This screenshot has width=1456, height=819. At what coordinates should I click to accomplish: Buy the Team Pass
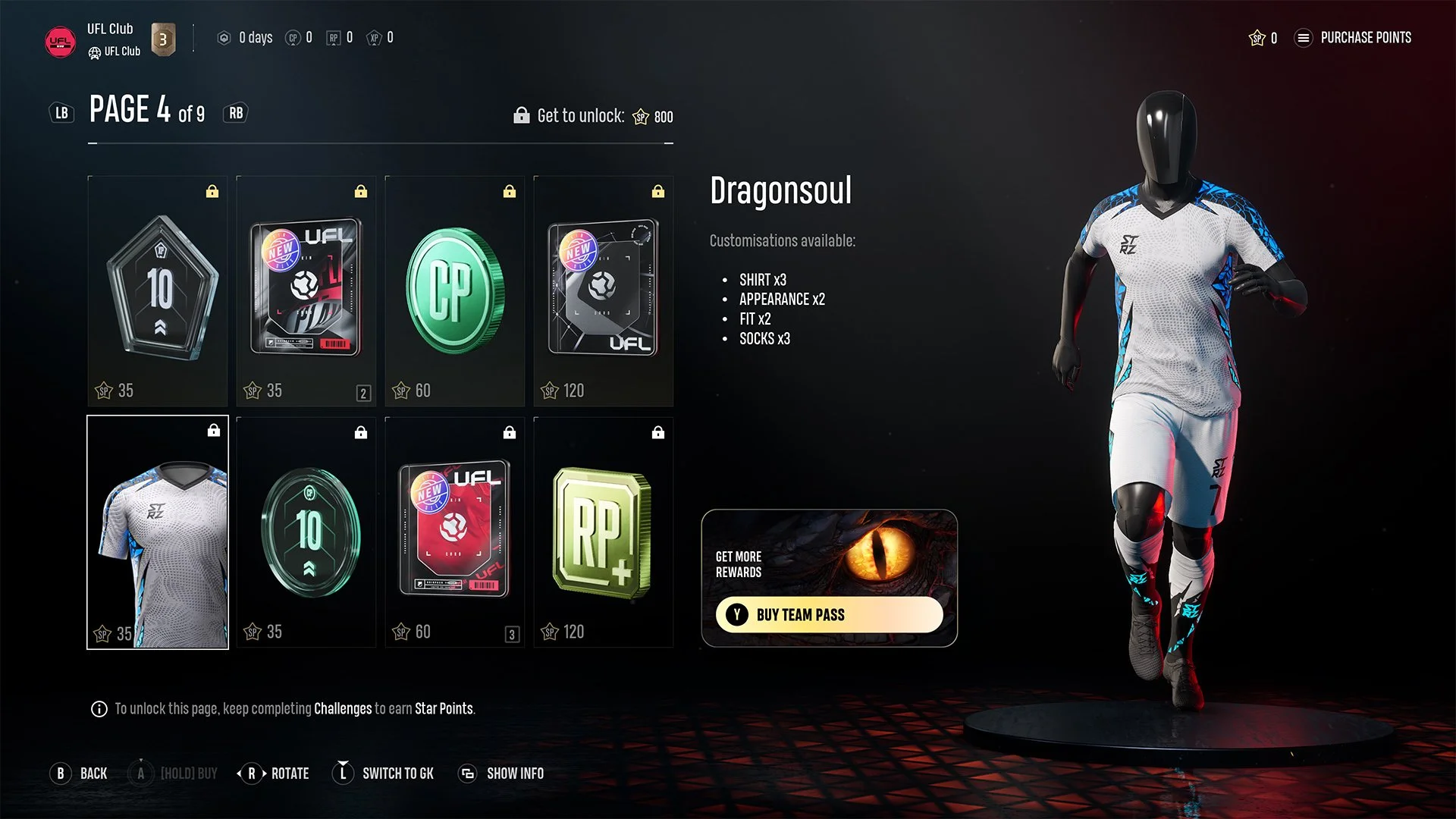click(x=829, y=614)
